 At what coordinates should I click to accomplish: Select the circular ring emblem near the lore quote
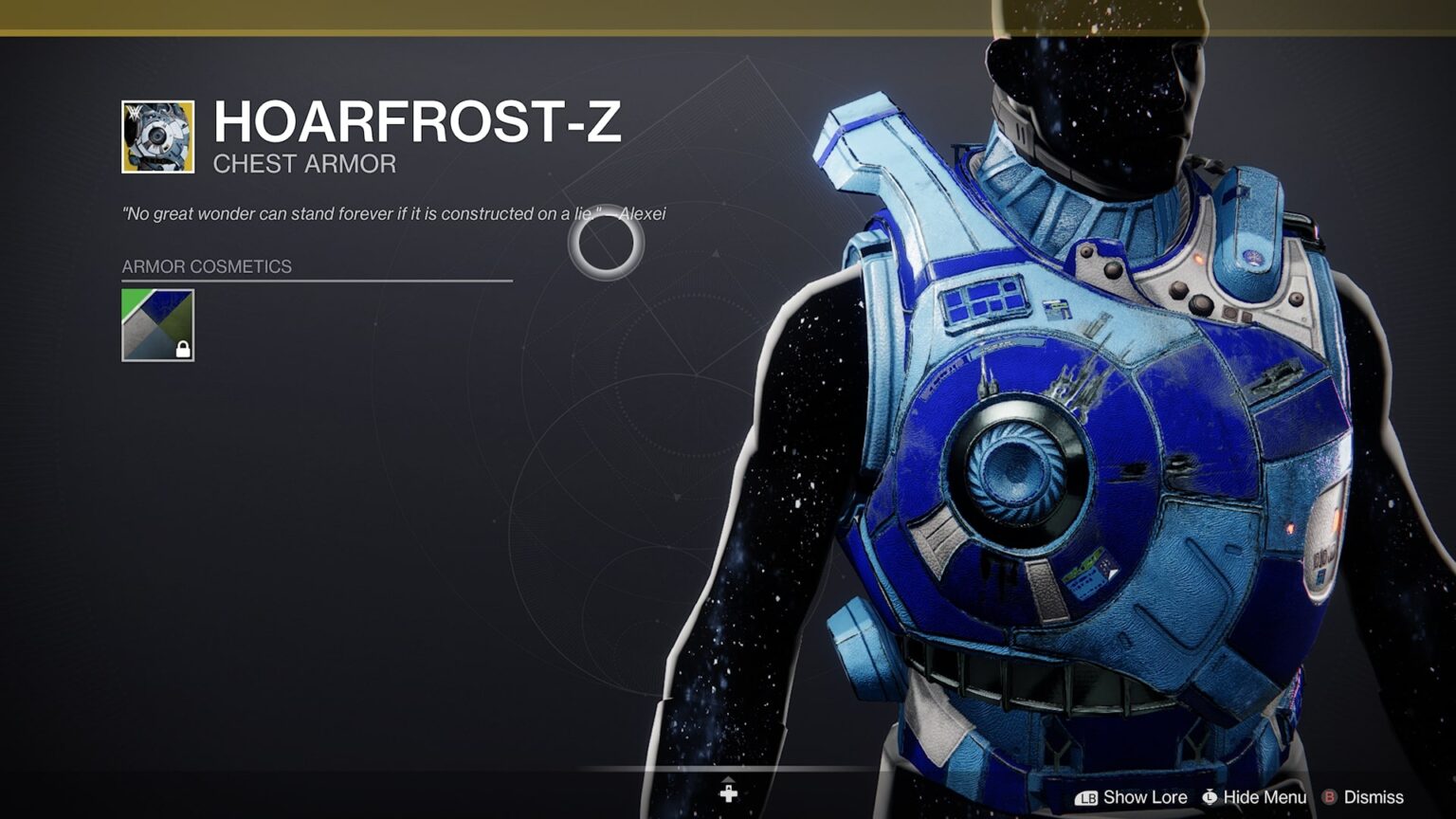(x=609, y=249)
